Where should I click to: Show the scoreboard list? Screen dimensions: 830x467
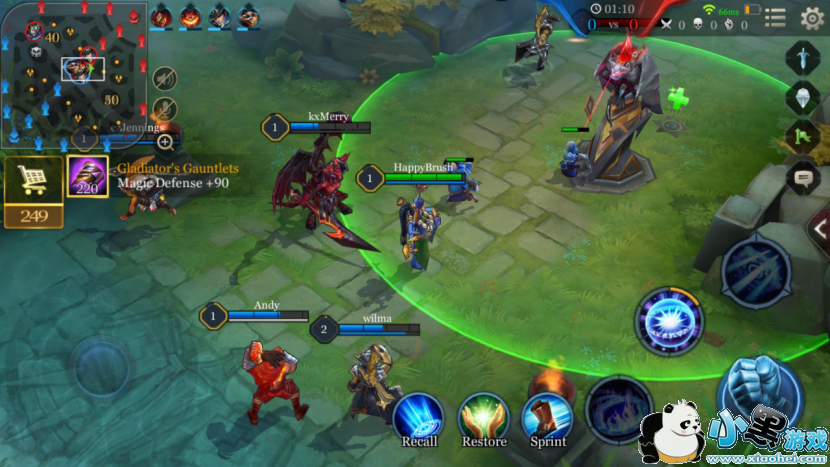pyautogui.click(x=775, y=17)
